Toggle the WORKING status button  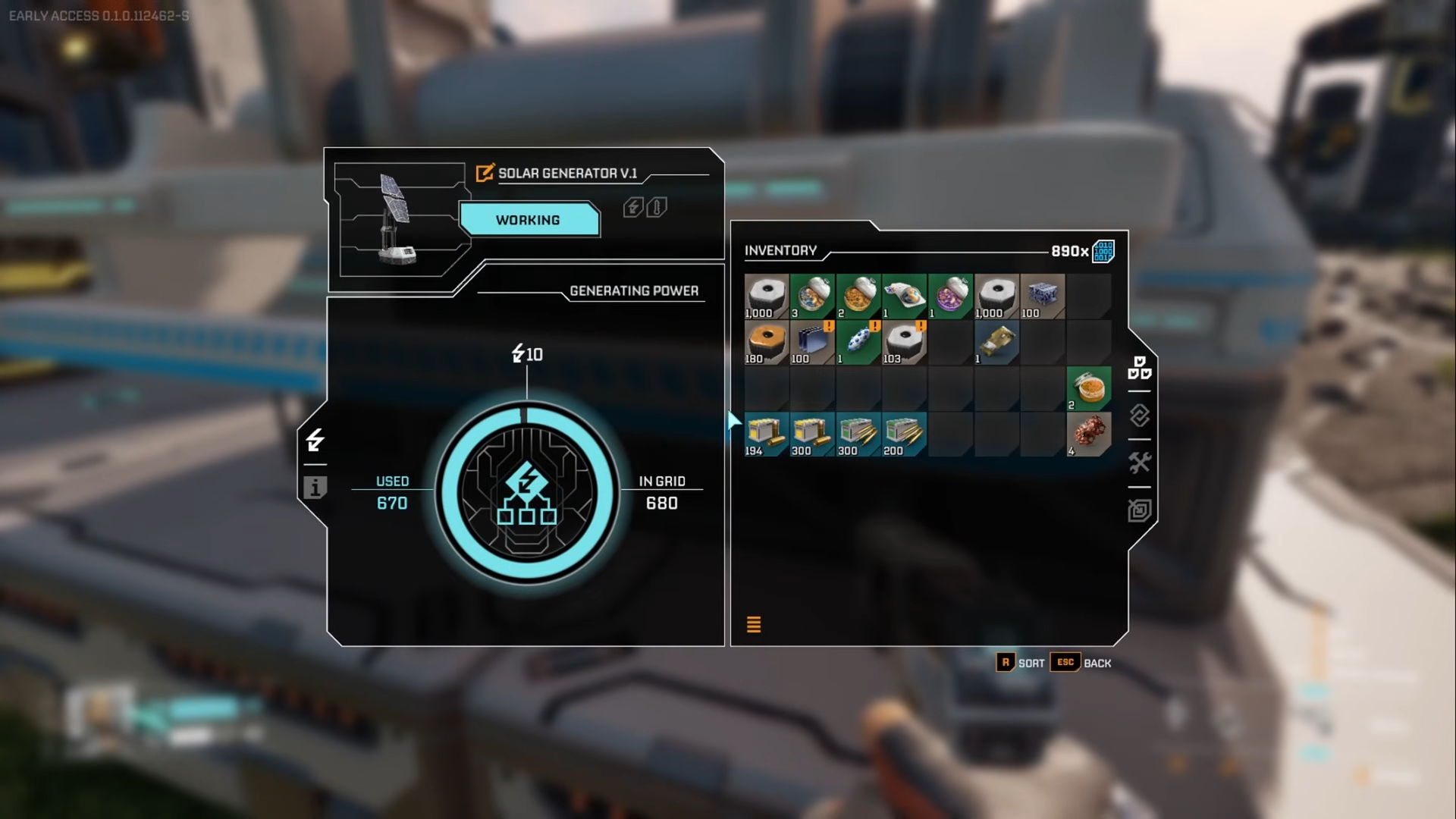pos(529,220)
